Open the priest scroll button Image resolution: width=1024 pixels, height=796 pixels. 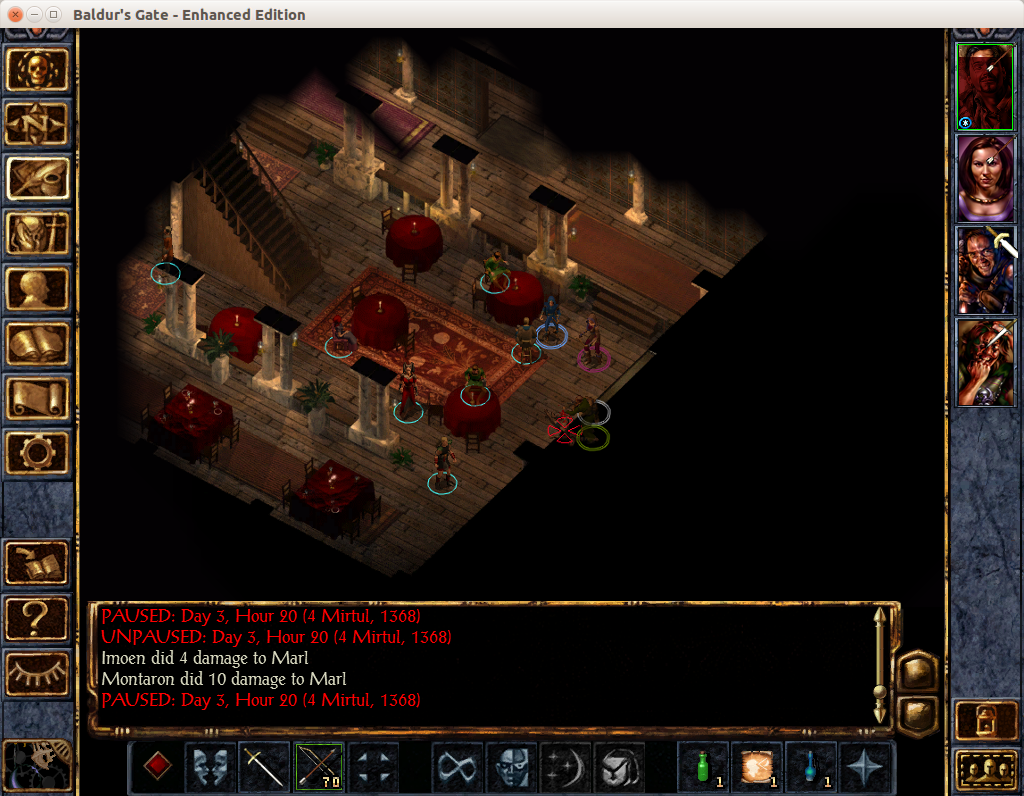[39, 398]
